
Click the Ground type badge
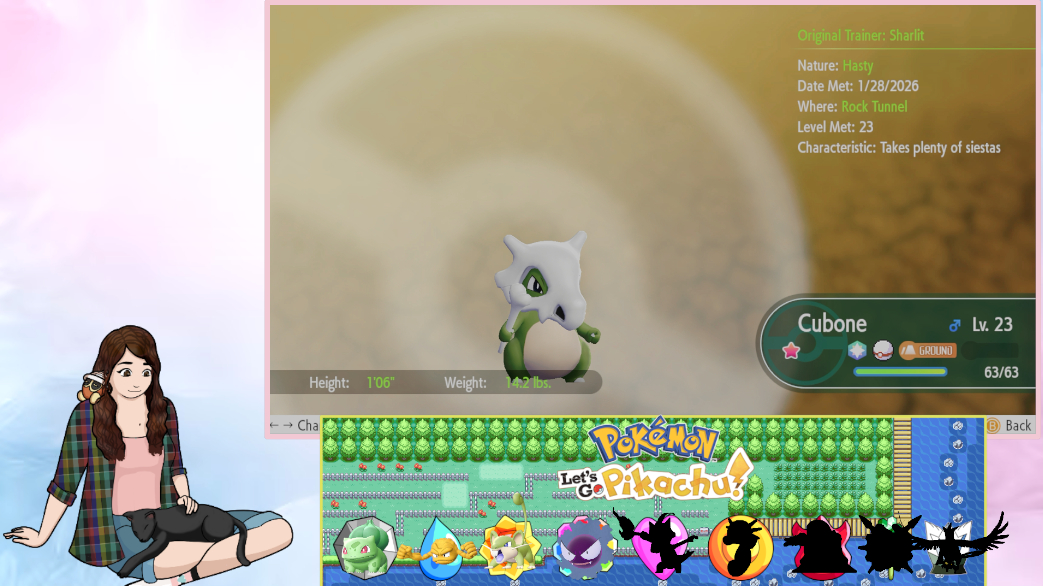pyautogui.click(x=927, y=350)
